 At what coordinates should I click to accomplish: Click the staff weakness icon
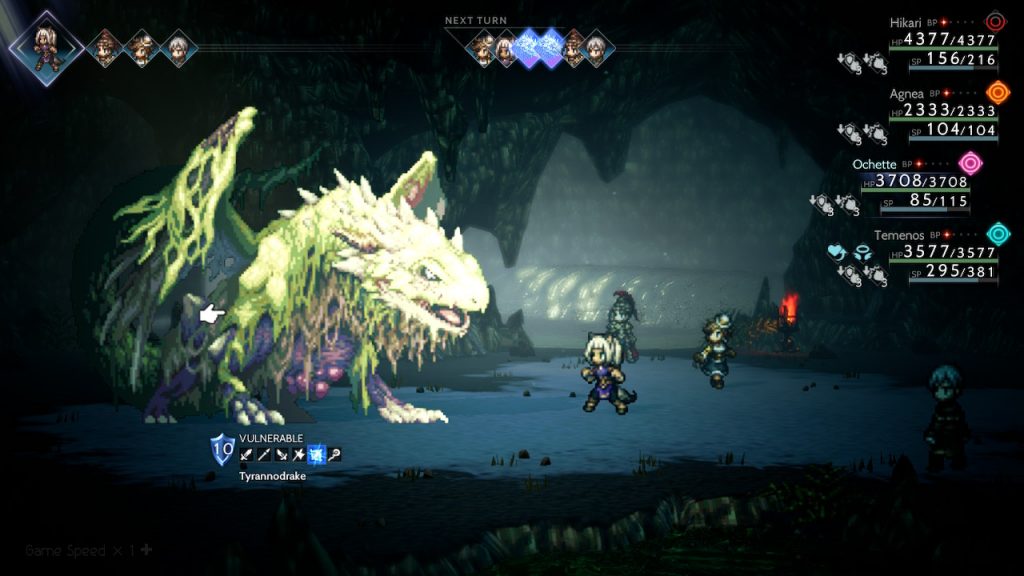tap(335, 455)
